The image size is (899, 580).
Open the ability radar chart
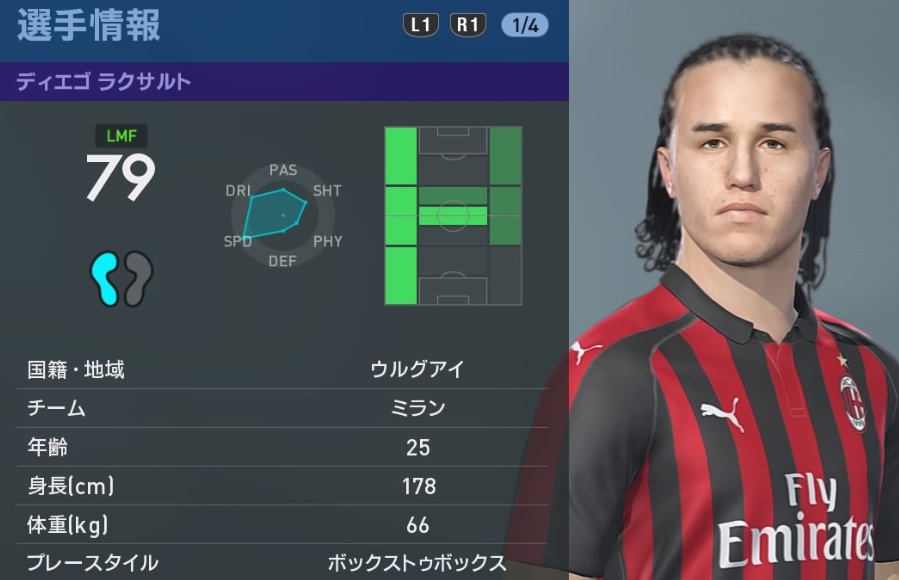point(282,215)
